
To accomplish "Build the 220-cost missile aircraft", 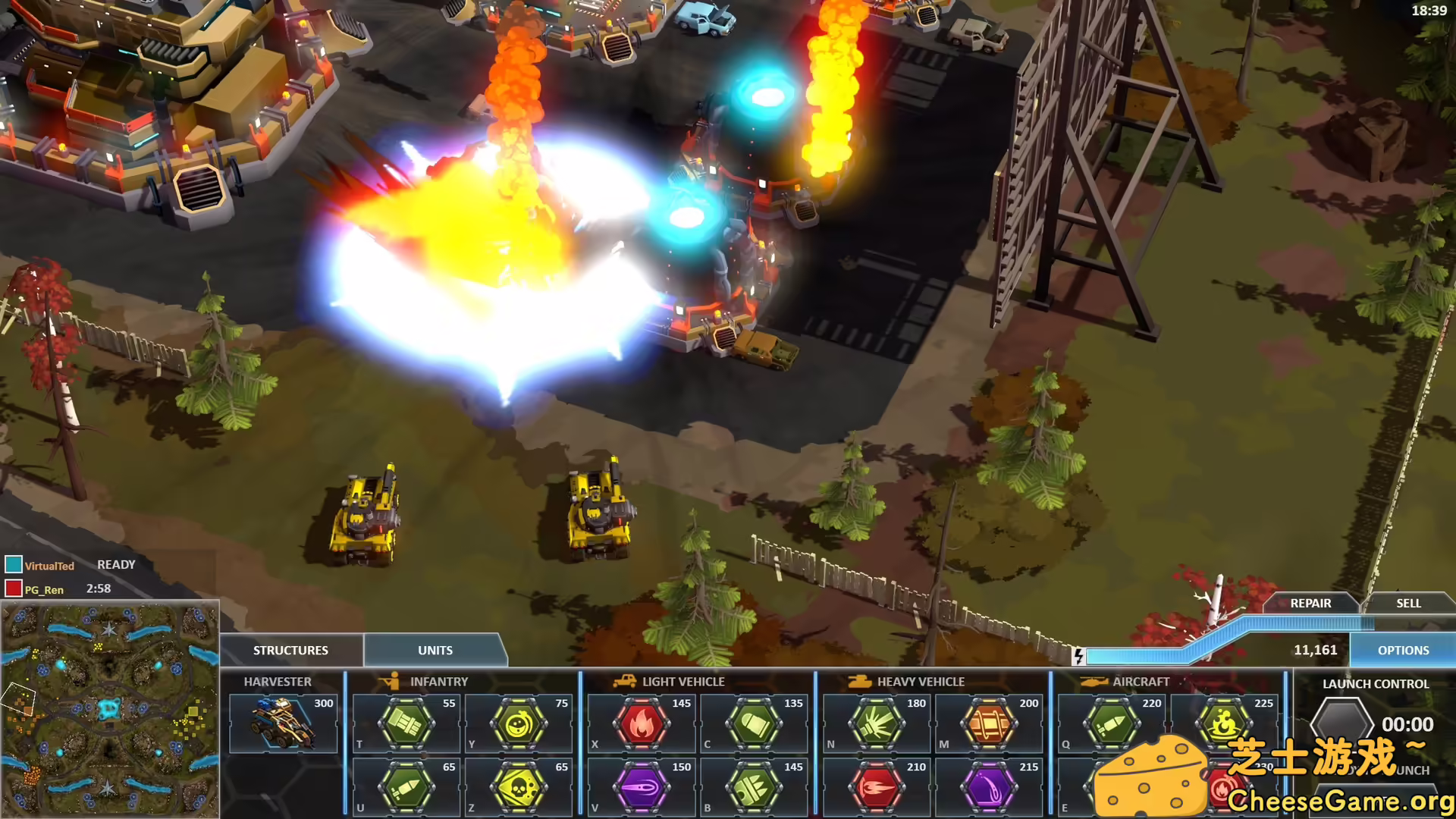I will point(1112,723).
